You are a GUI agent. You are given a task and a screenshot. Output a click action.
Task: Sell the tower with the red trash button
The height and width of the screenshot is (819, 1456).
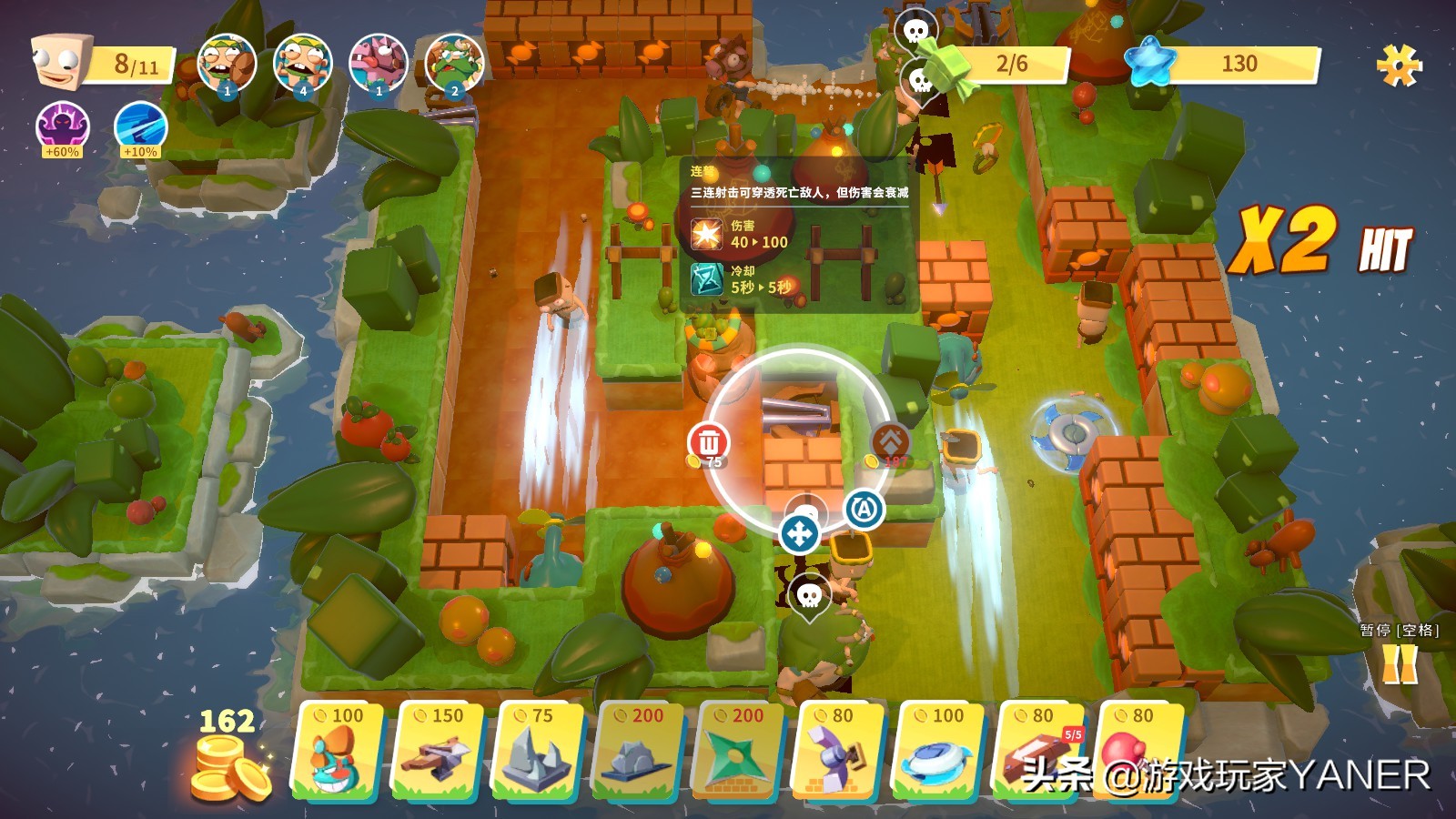pyautogui.click(x=709, y=442)
